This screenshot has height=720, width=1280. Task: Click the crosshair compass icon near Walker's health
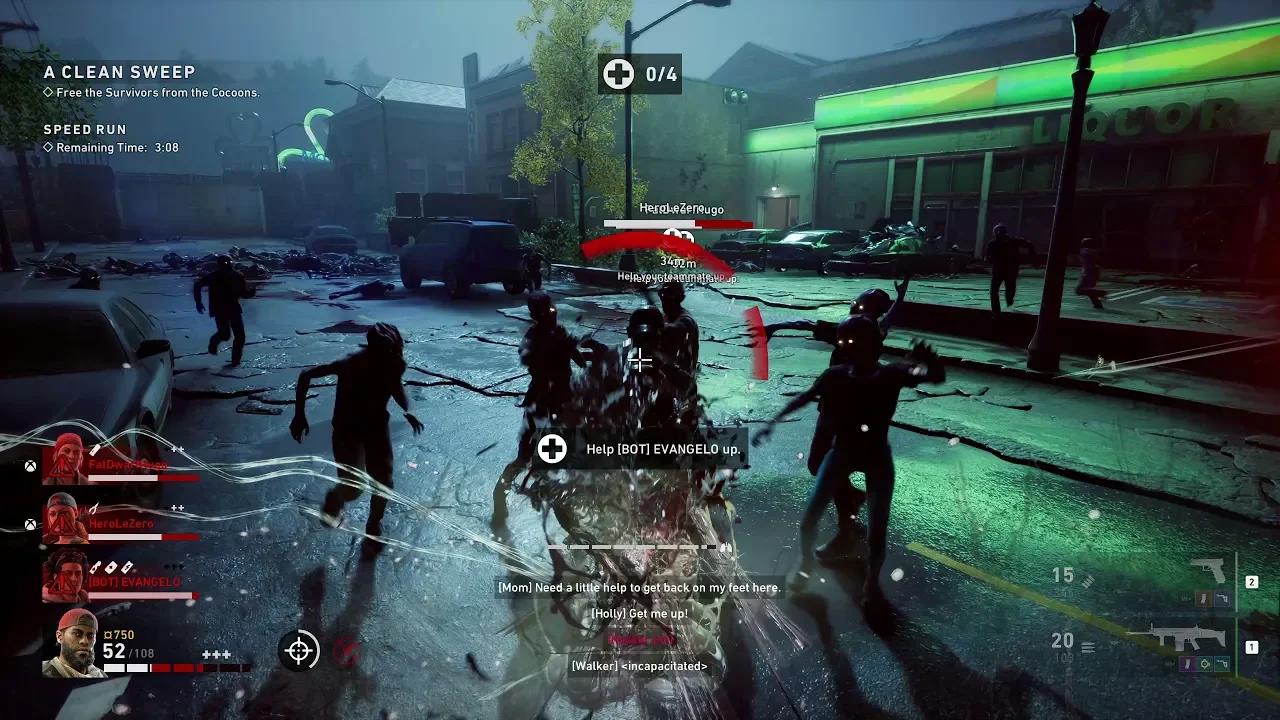(x=299, y=652)
